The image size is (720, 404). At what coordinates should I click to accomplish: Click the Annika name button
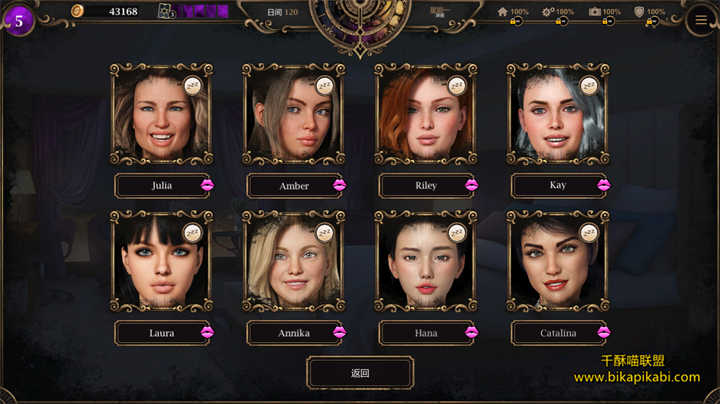tap(294, 333)
